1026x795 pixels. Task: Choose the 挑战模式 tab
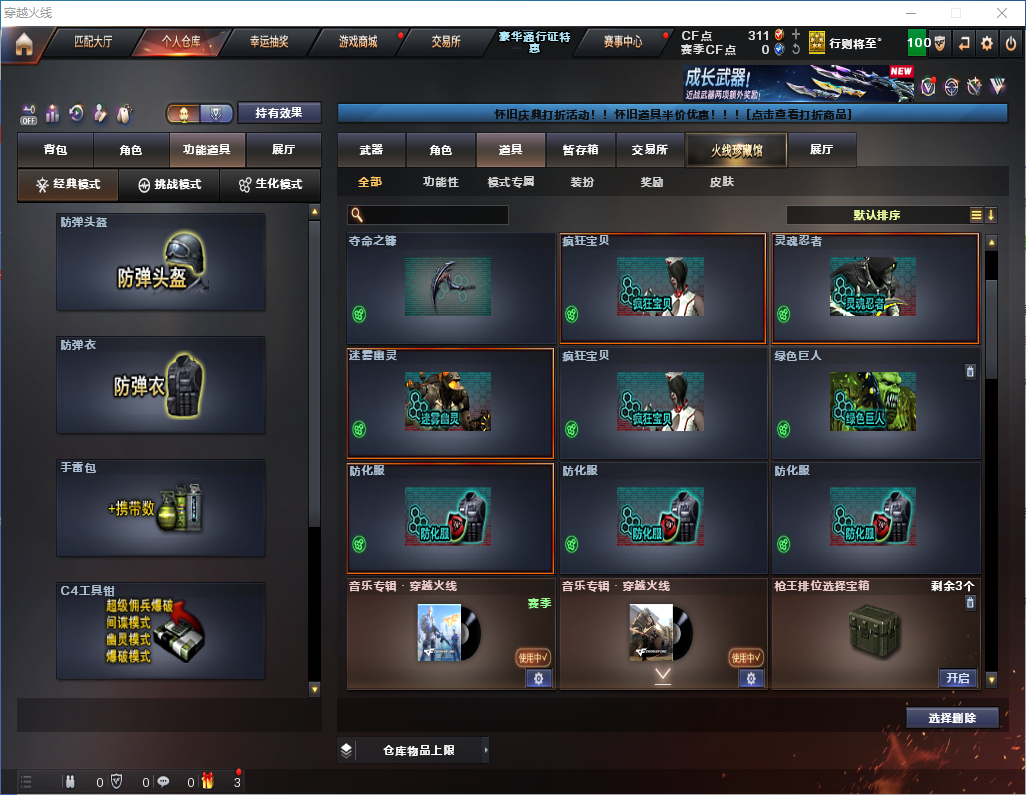[170, 185]
